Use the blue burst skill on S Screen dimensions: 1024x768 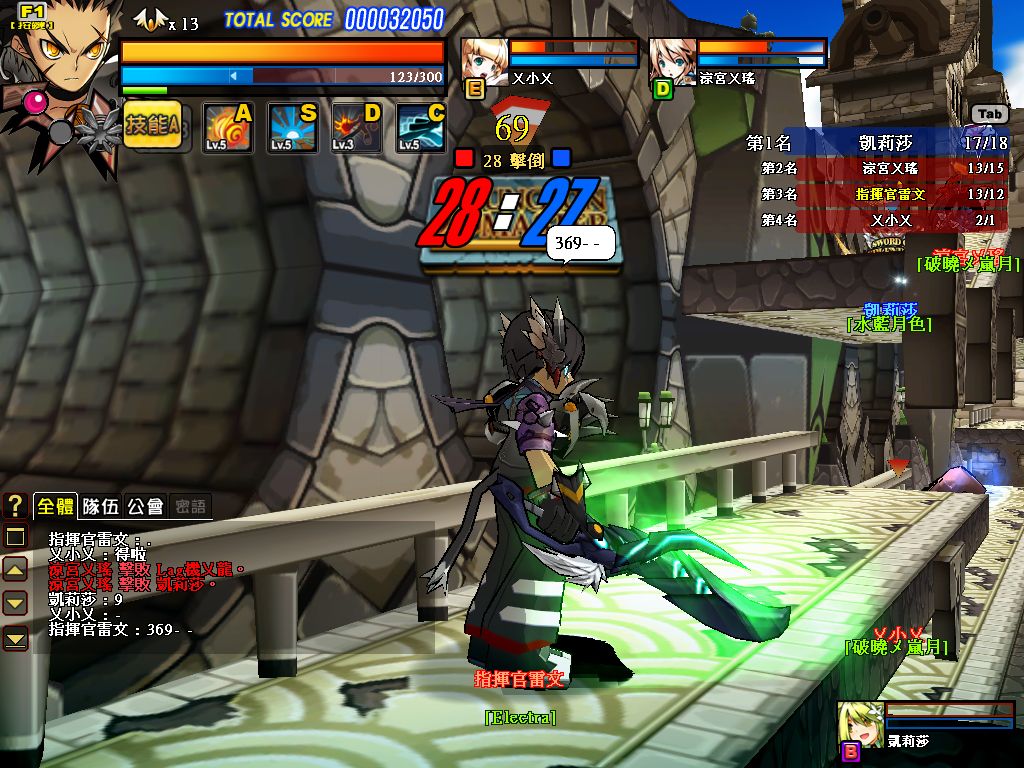(293, 128)
